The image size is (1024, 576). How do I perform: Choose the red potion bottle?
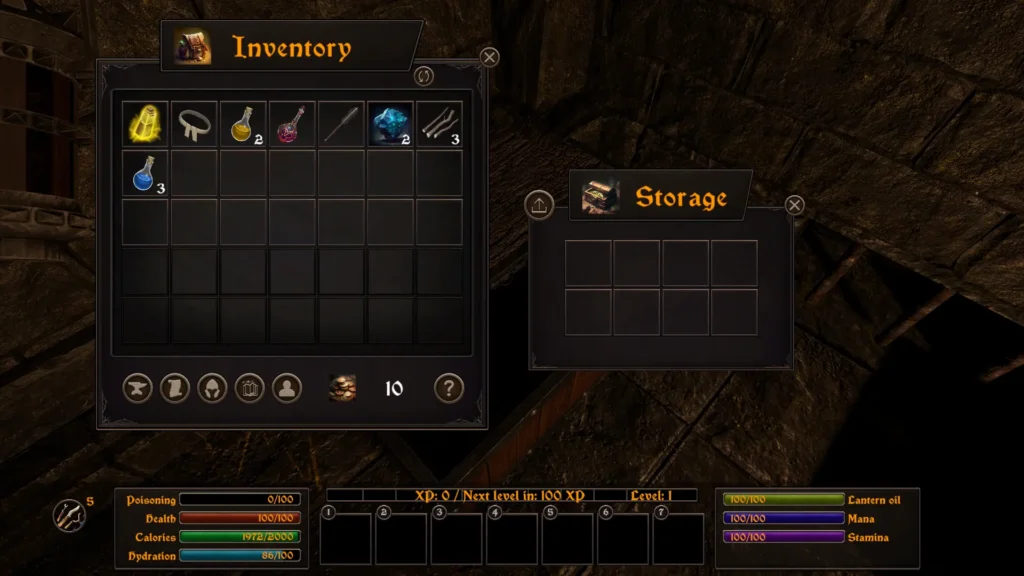292,124
